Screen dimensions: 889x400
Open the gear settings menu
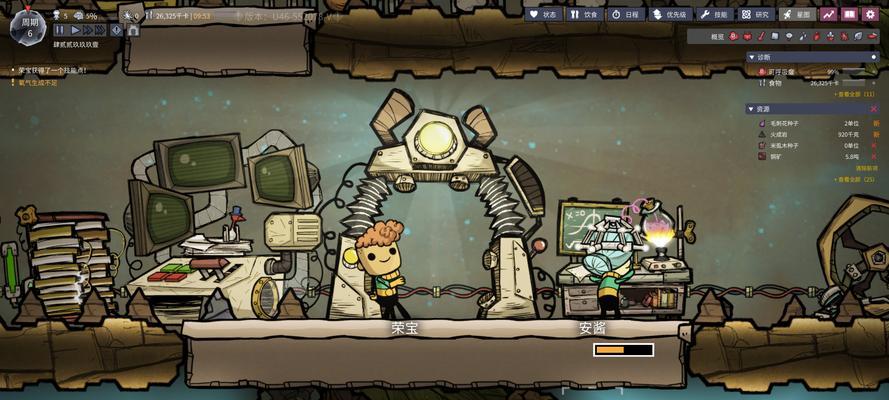pos(871,15)
